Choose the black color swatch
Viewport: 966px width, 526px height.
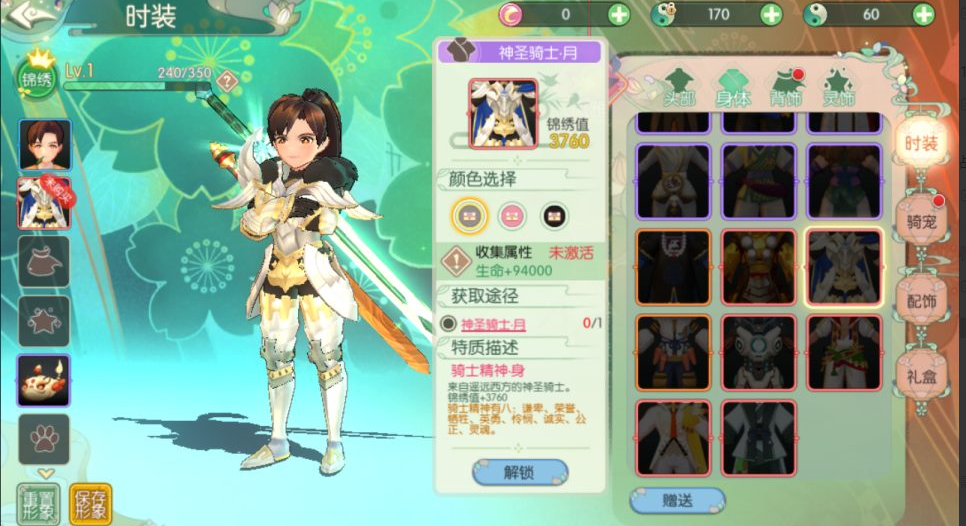[555, 215]
